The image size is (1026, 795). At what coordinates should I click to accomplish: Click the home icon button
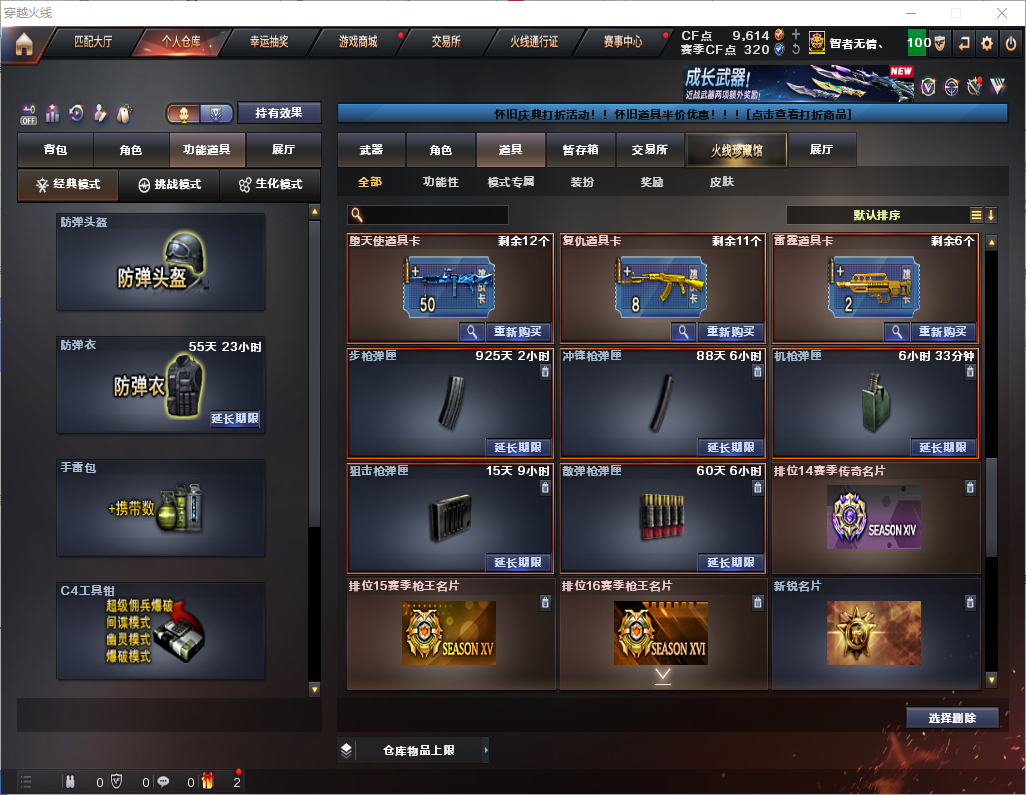pyautogui.click(x=23, y=44)
